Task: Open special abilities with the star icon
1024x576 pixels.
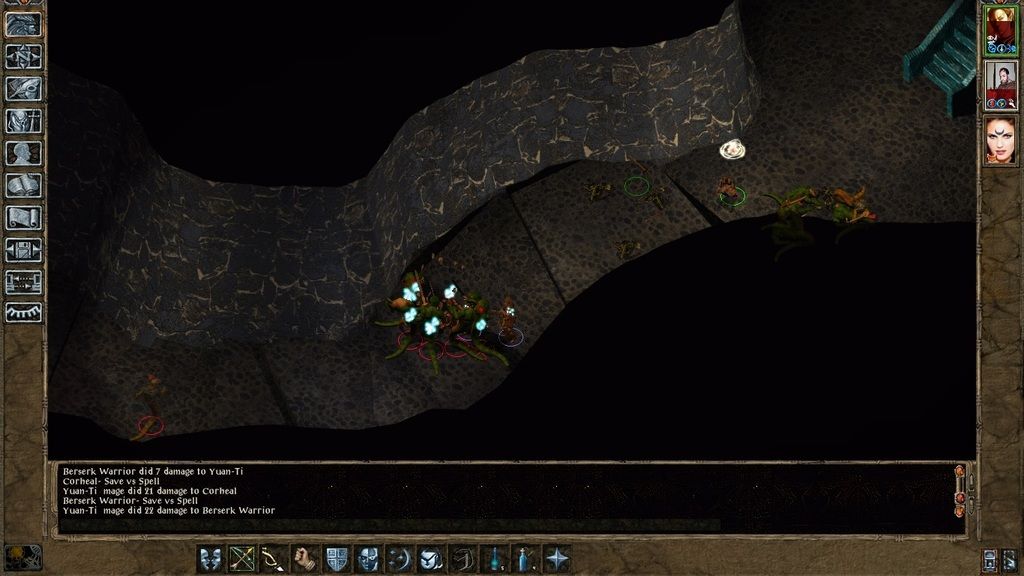Action: coord(557,558)
